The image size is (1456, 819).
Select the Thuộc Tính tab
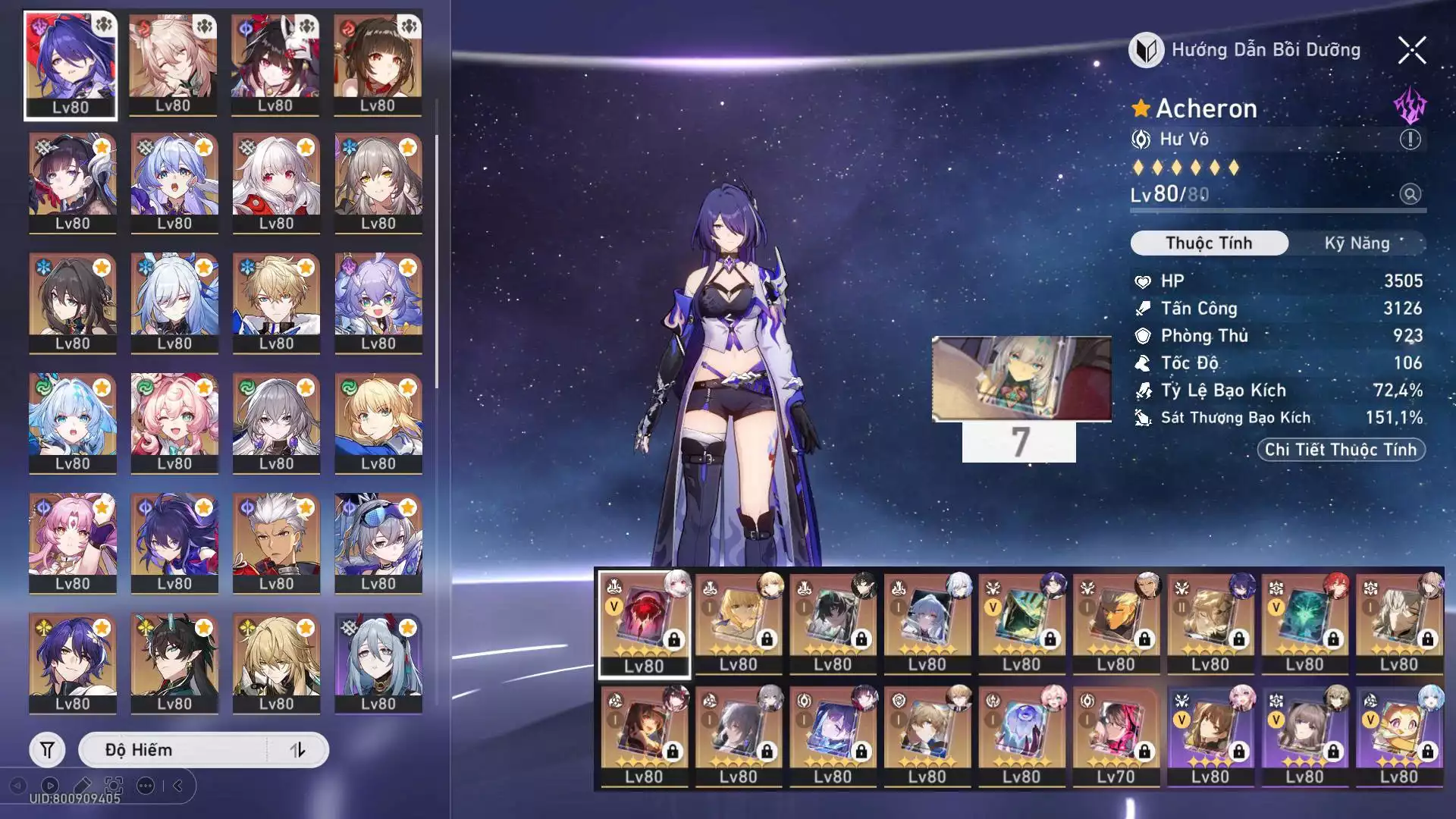1209,243
